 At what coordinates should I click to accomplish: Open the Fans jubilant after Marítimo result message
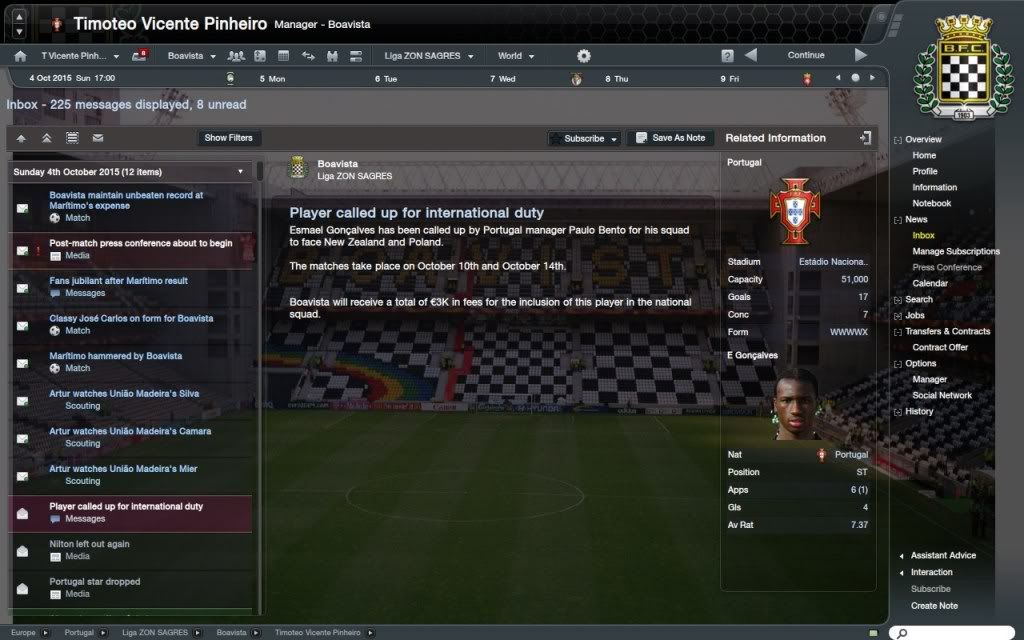click(118, 281)
